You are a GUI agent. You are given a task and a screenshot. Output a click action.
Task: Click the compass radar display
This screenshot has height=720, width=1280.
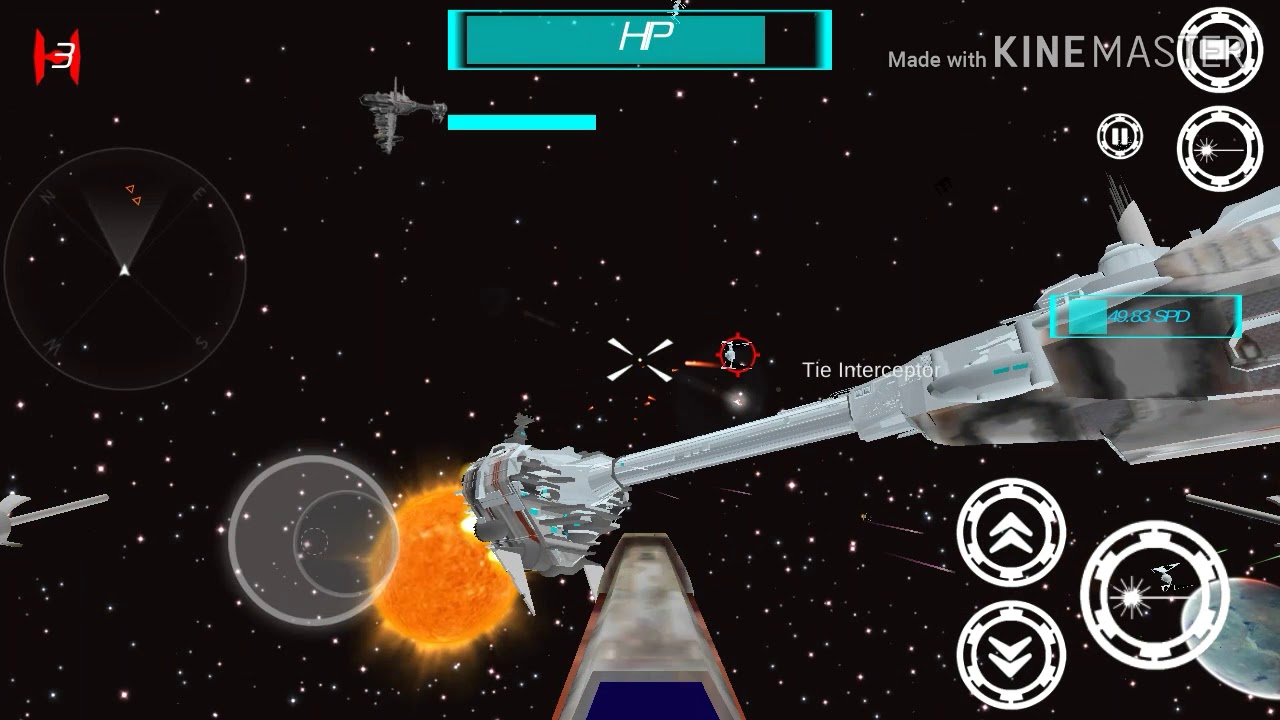(125, 269)
